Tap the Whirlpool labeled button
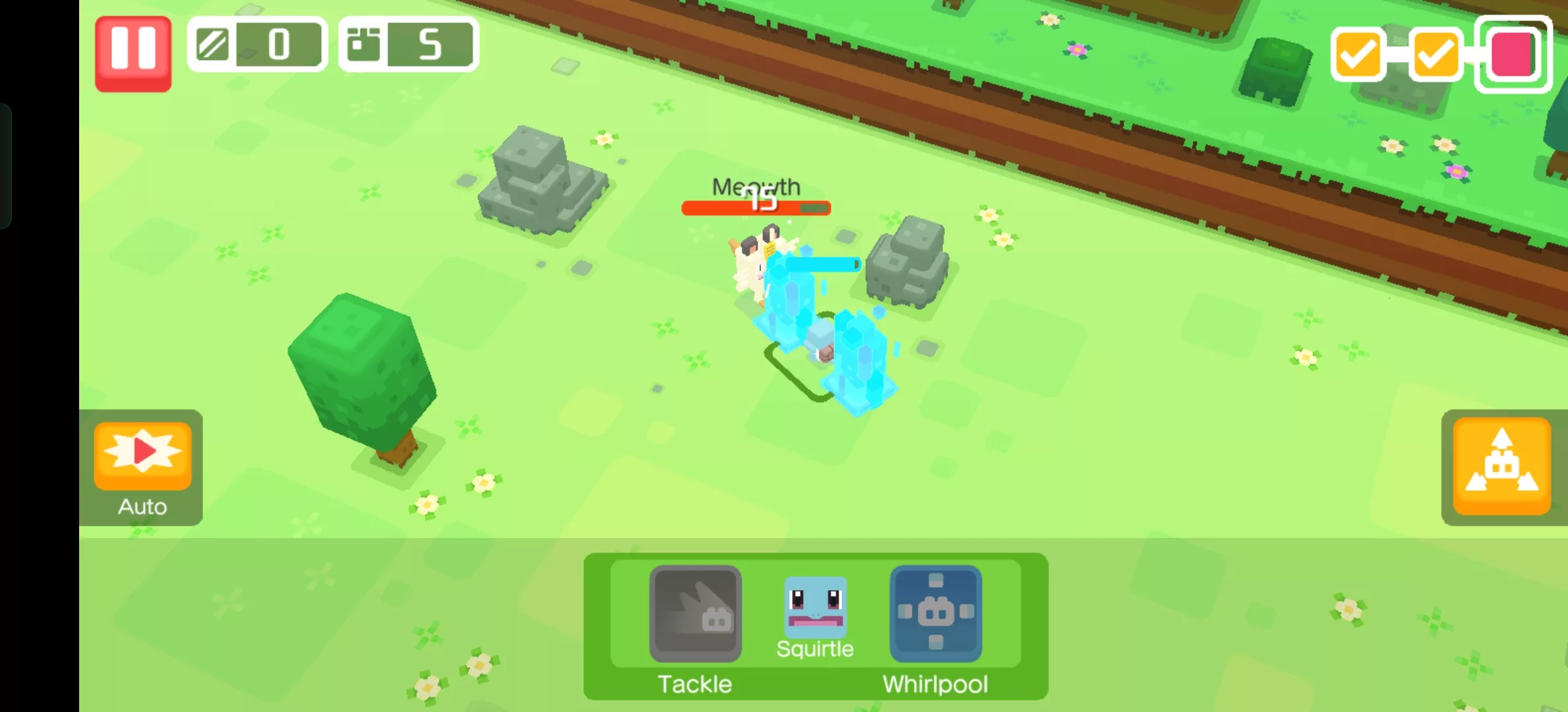 (x=935, y=684)
